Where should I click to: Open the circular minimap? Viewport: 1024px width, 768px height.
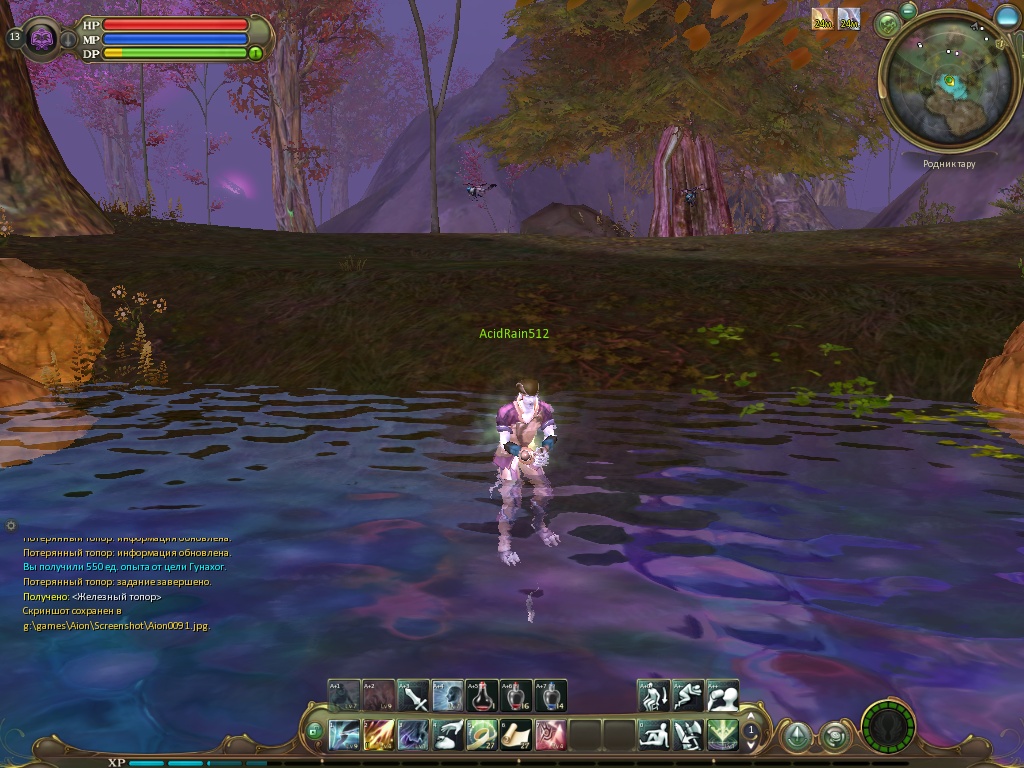947,83
